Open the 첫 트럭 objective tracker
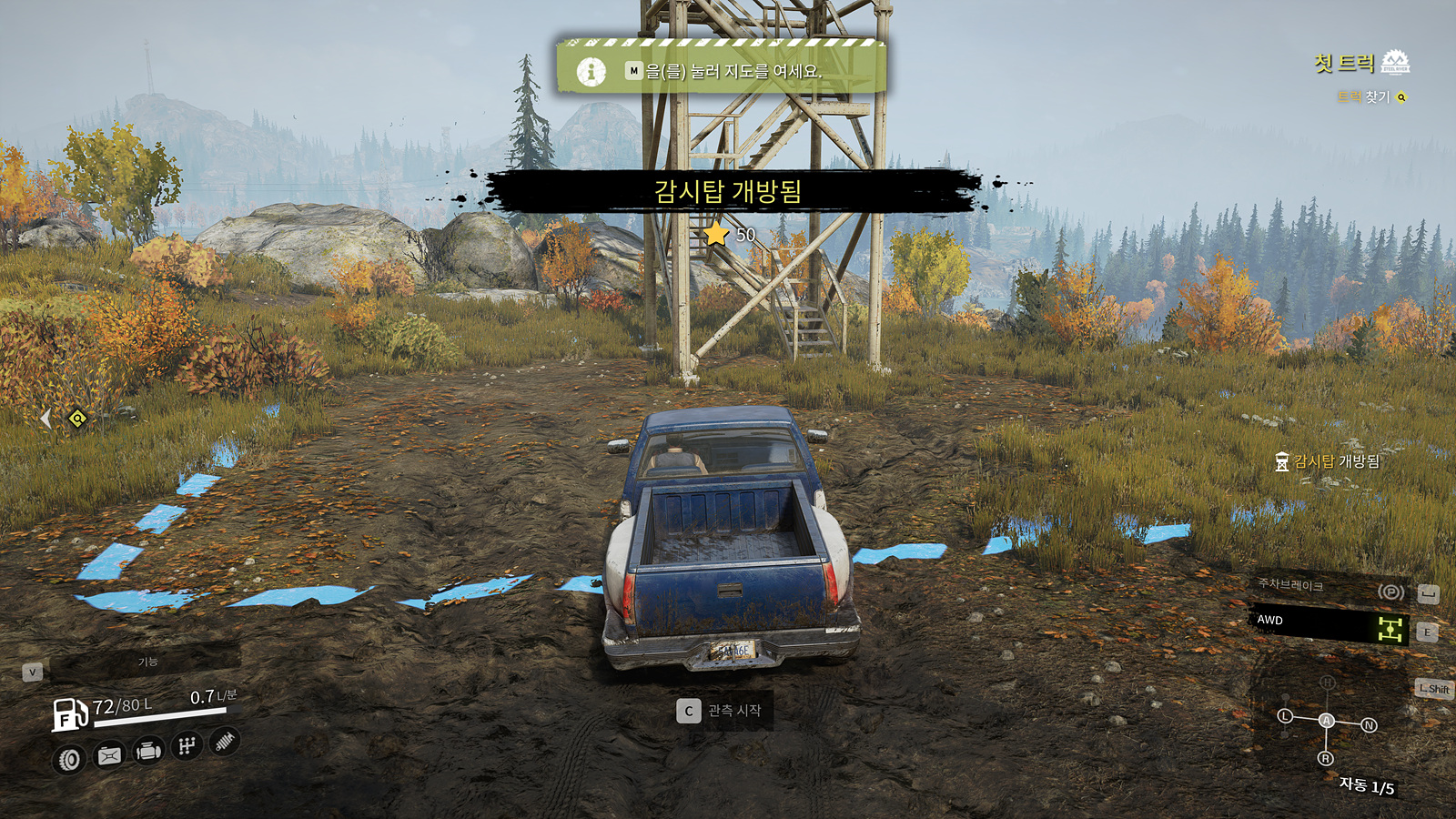1456x819 pixels. click(1344, 63)
